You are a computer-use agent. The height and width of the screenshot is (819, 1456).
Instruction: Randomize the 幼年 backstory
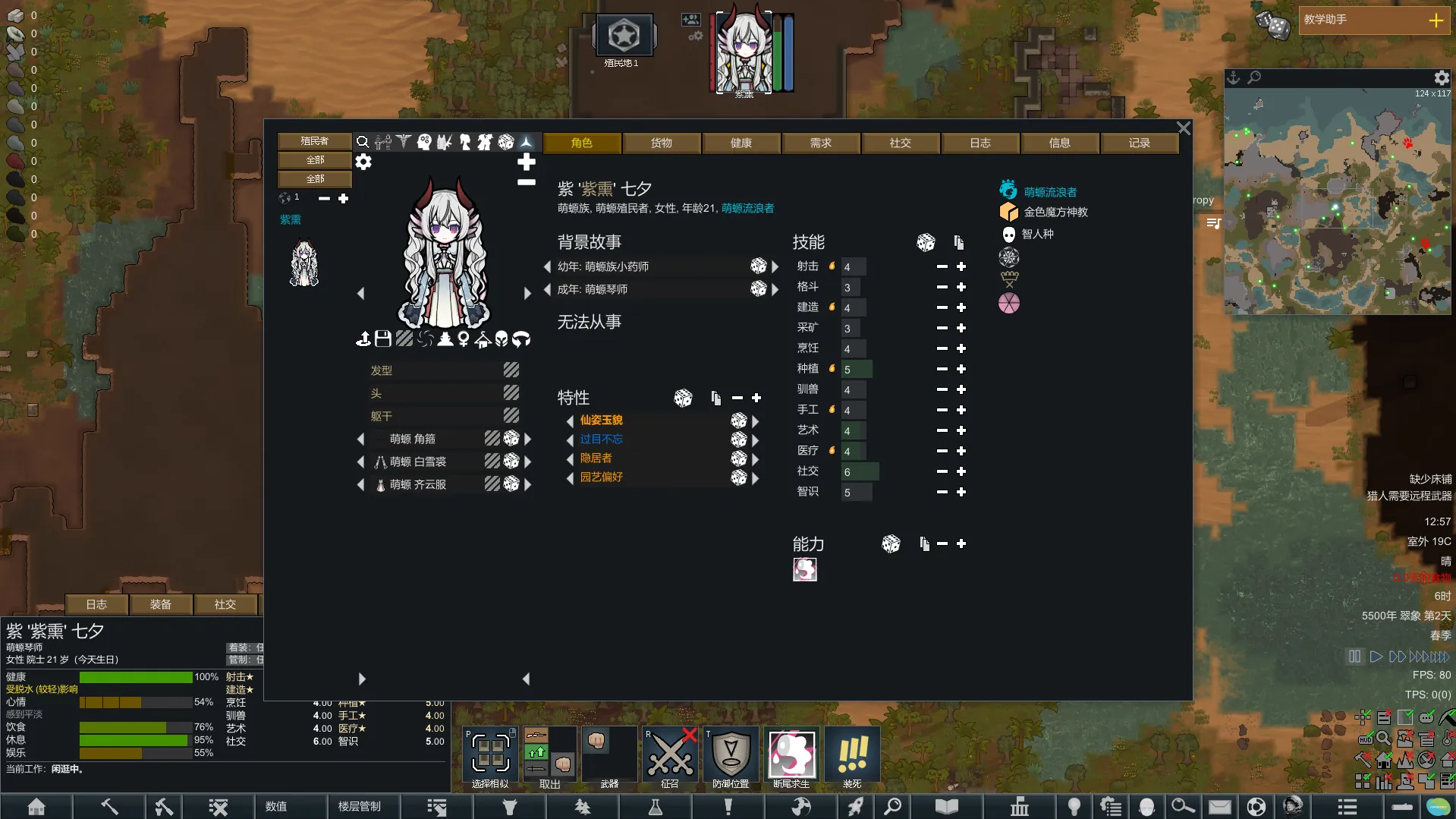tap(758, 266)
